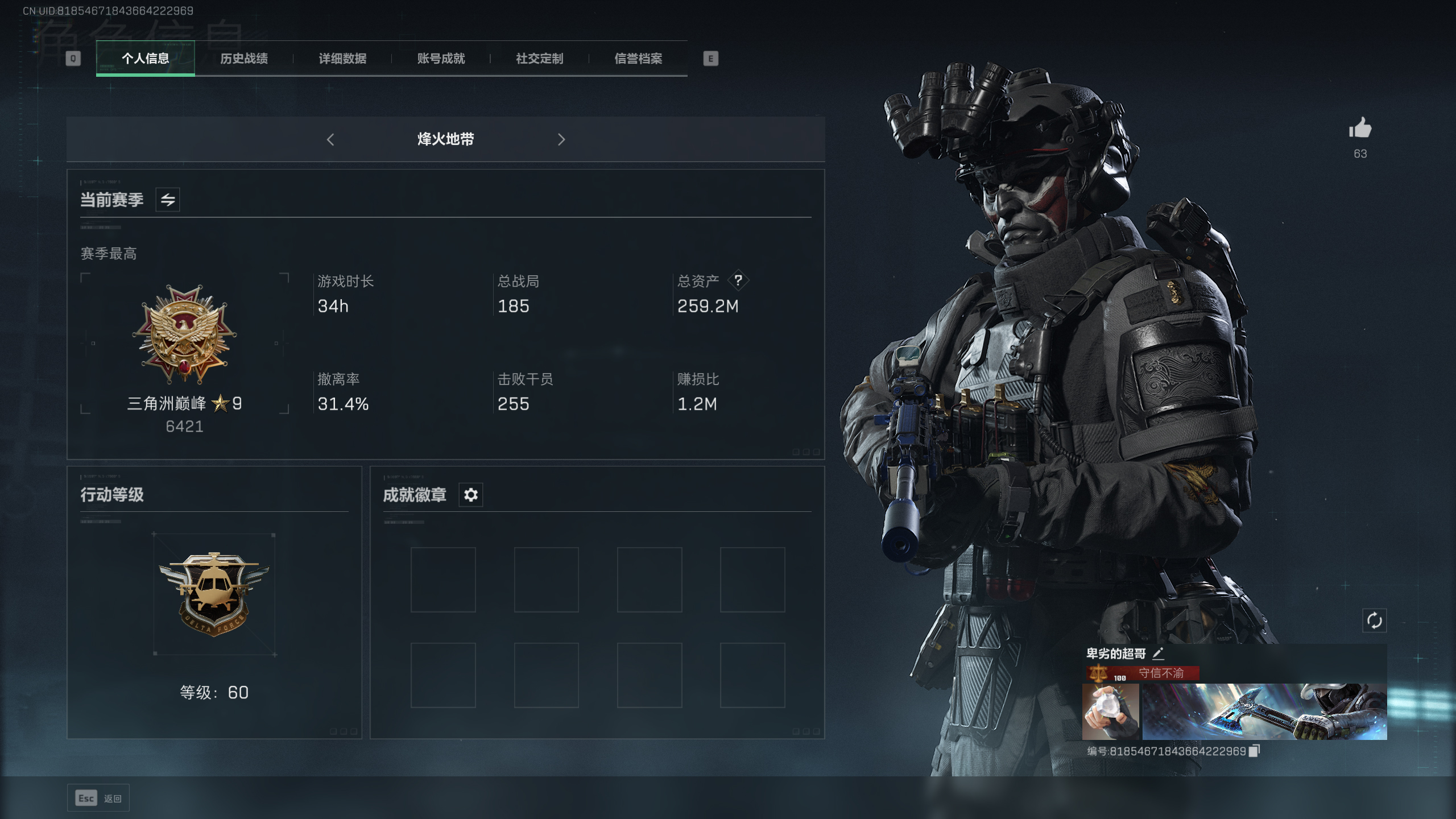The image size is (1456, 819).
Task: Open the 成就徽章 gear settings
Action: pyautogui.click(x=470, y=495)
